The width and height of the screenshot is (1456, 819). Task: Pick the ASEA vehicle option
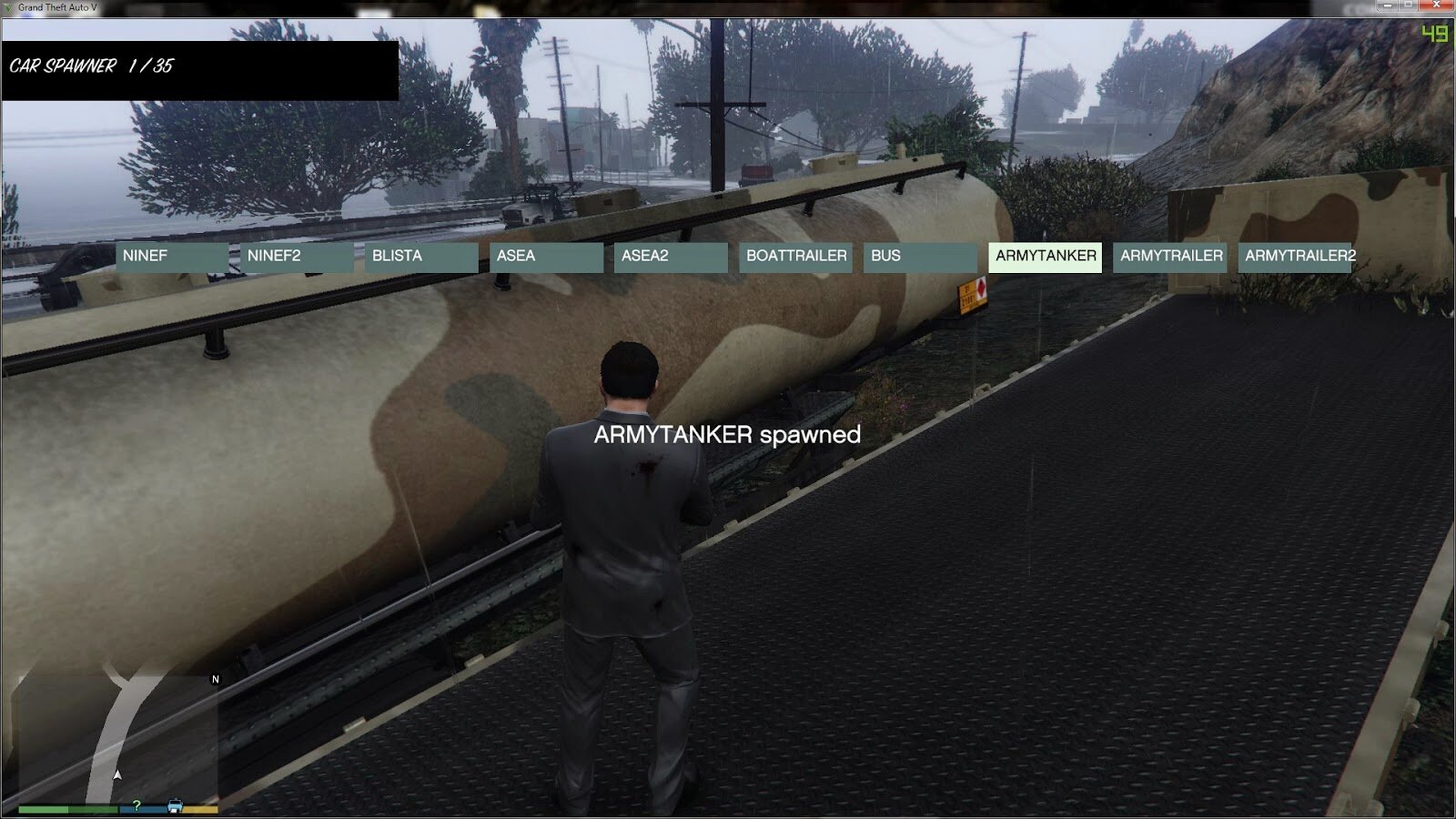[x=546, y=257]
